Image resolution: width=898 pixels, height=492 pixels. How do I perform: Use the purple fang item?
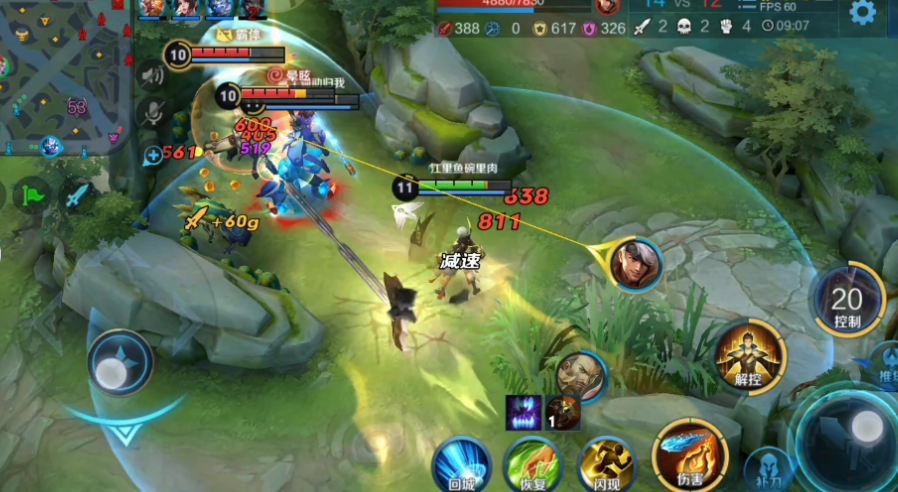pyautogui.click(x=524, y=412)
